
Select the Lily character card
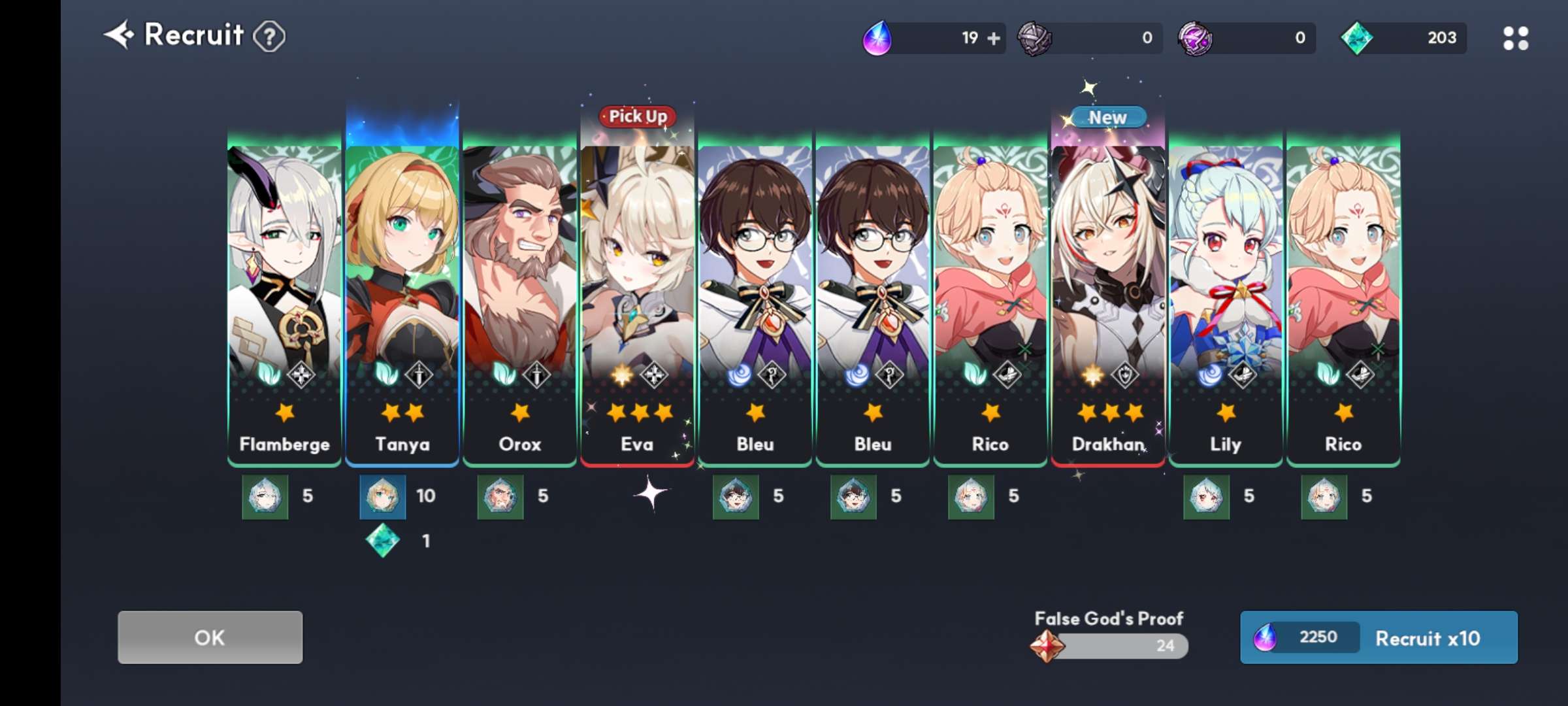click(x=1226, y=301)
